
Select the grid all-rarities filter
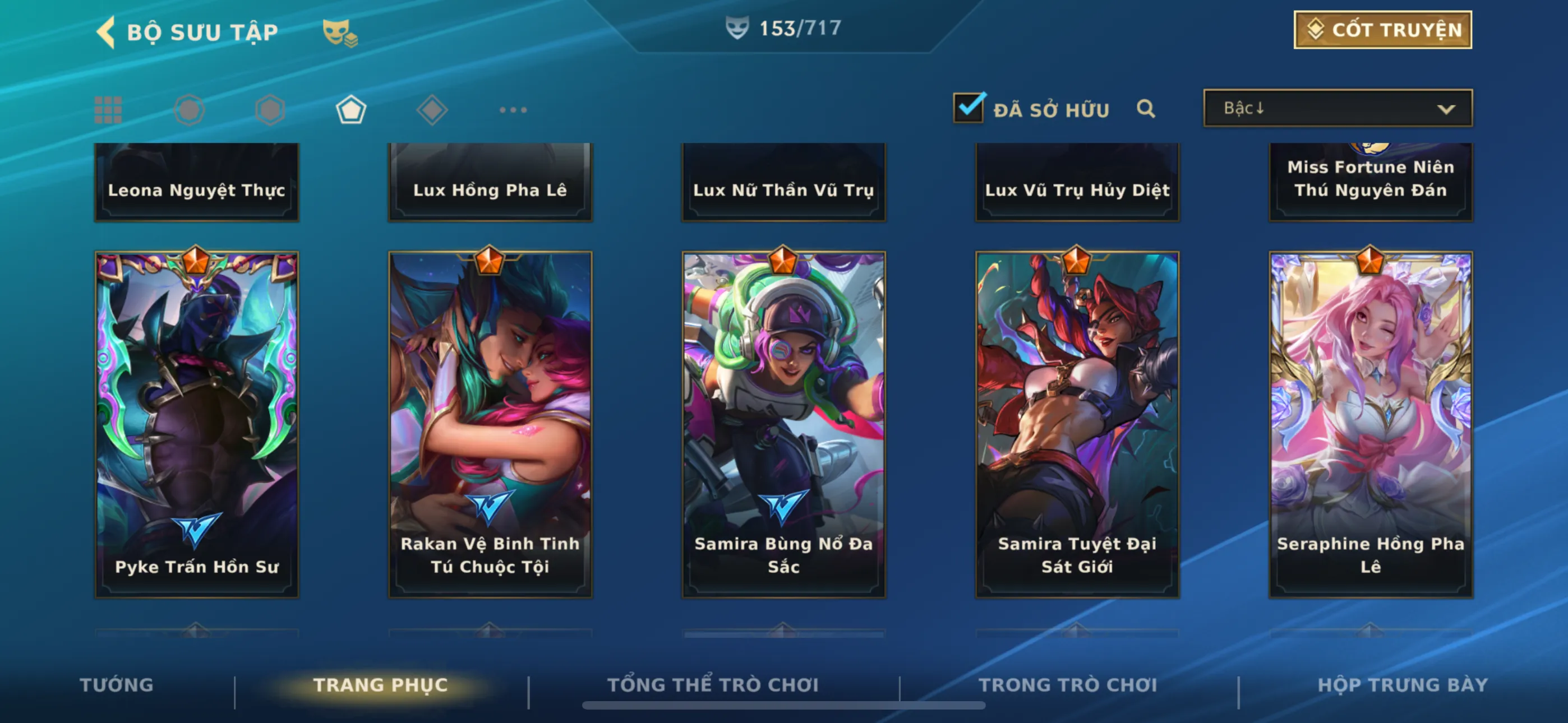click(x=108, y=110)
